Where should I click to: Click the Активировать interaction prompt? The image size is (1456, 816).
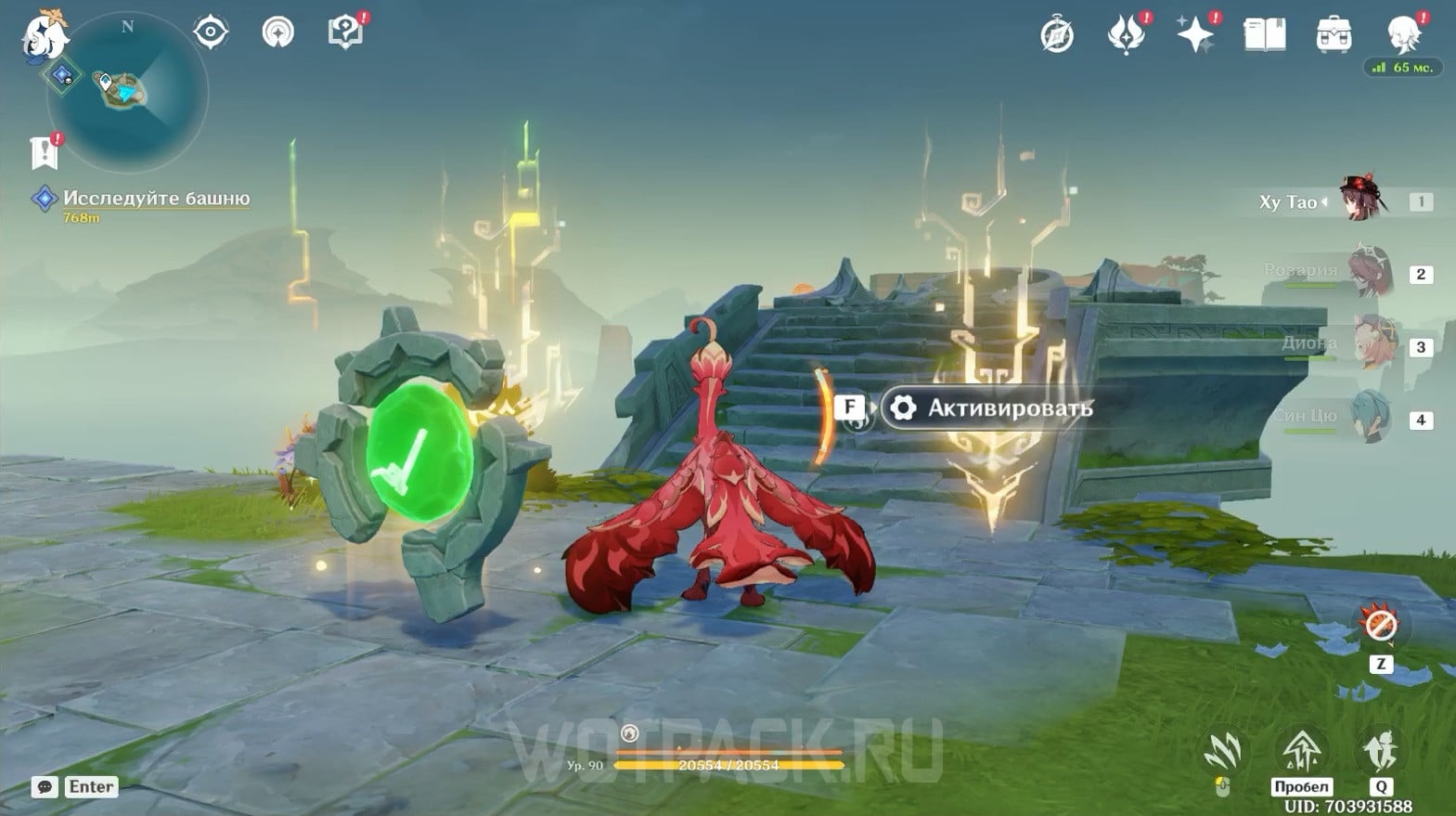(x=990, y=408)
